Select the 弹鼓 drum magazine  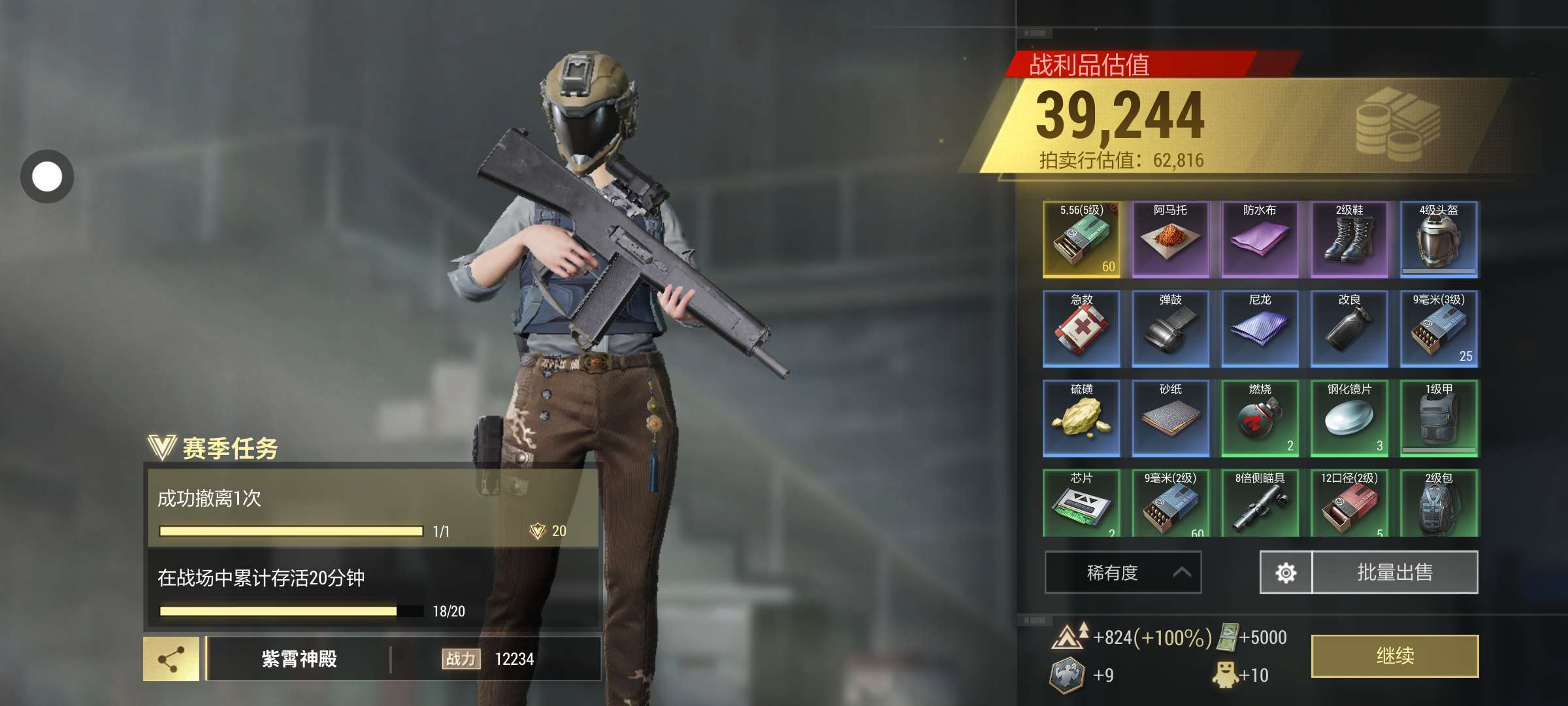[1170, 329]
